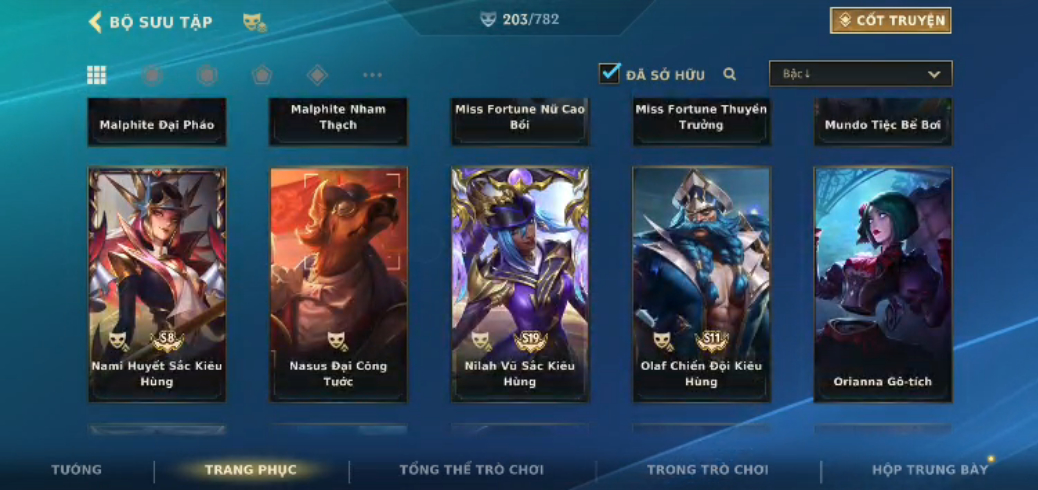Switch to the Tổng Thể Trò Chơi tab
The height and width of the screenshot is (490, 1038).
click(x=471, y=469)
